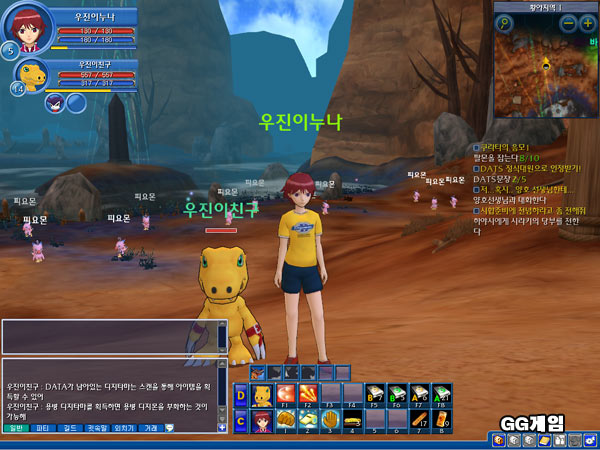
Task: Switch to the 귓속말 whisper tab
Action: [x=97, y=427]
